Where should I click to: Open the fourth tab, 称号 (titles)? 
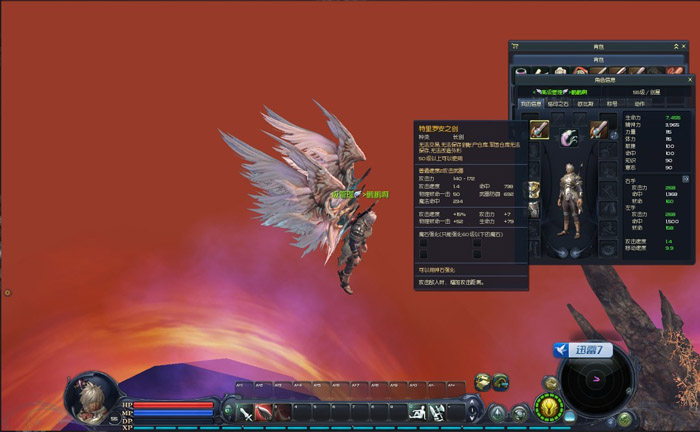pyautogui.click(x=610, y=102)
